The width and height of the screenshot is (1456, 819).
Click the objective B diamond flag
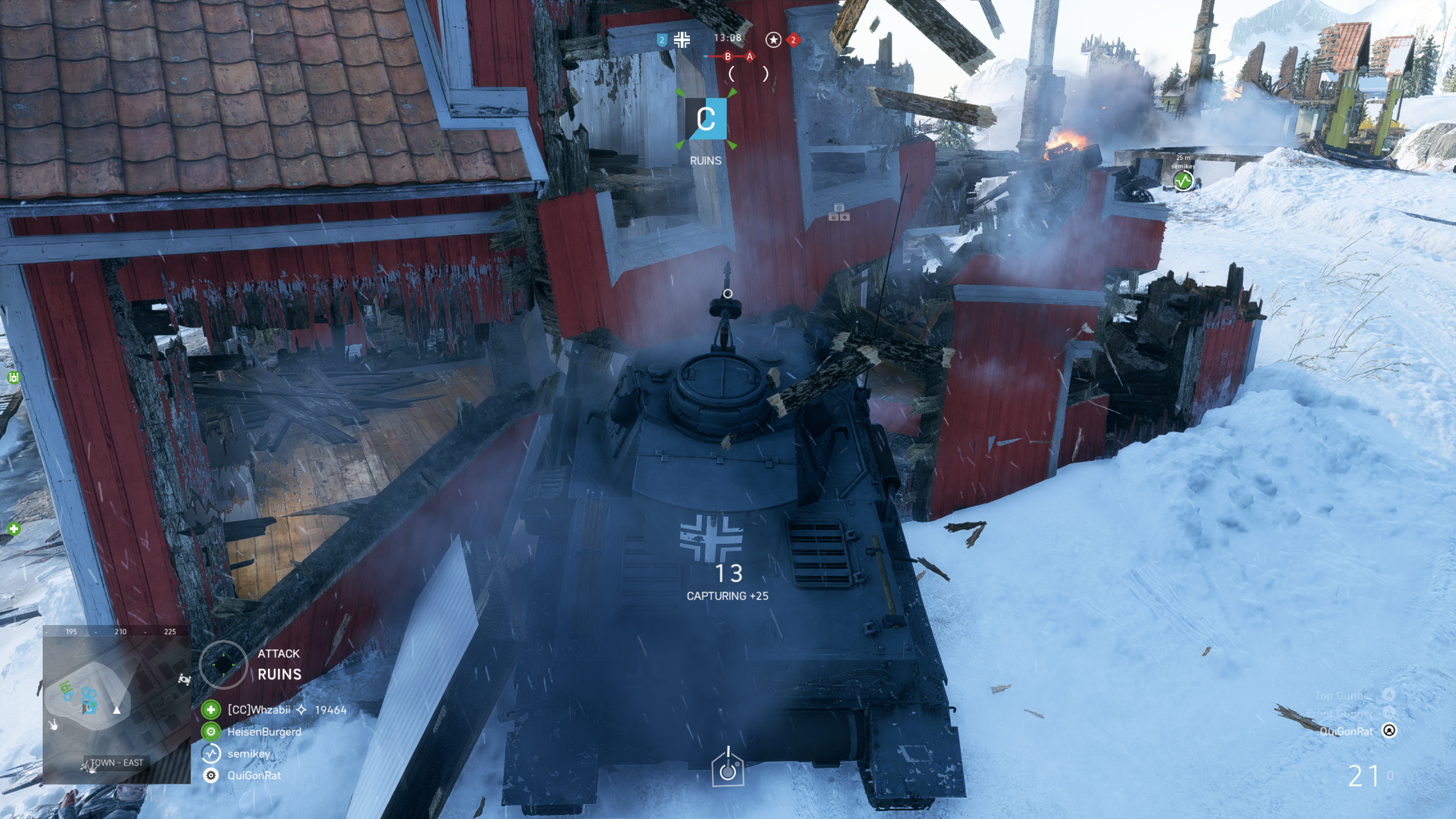(x=727, y=56)
